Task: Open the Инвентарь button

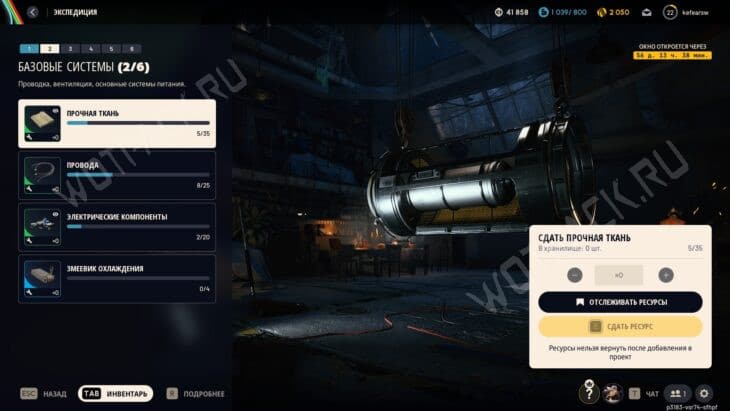Action: pos(116,394)
